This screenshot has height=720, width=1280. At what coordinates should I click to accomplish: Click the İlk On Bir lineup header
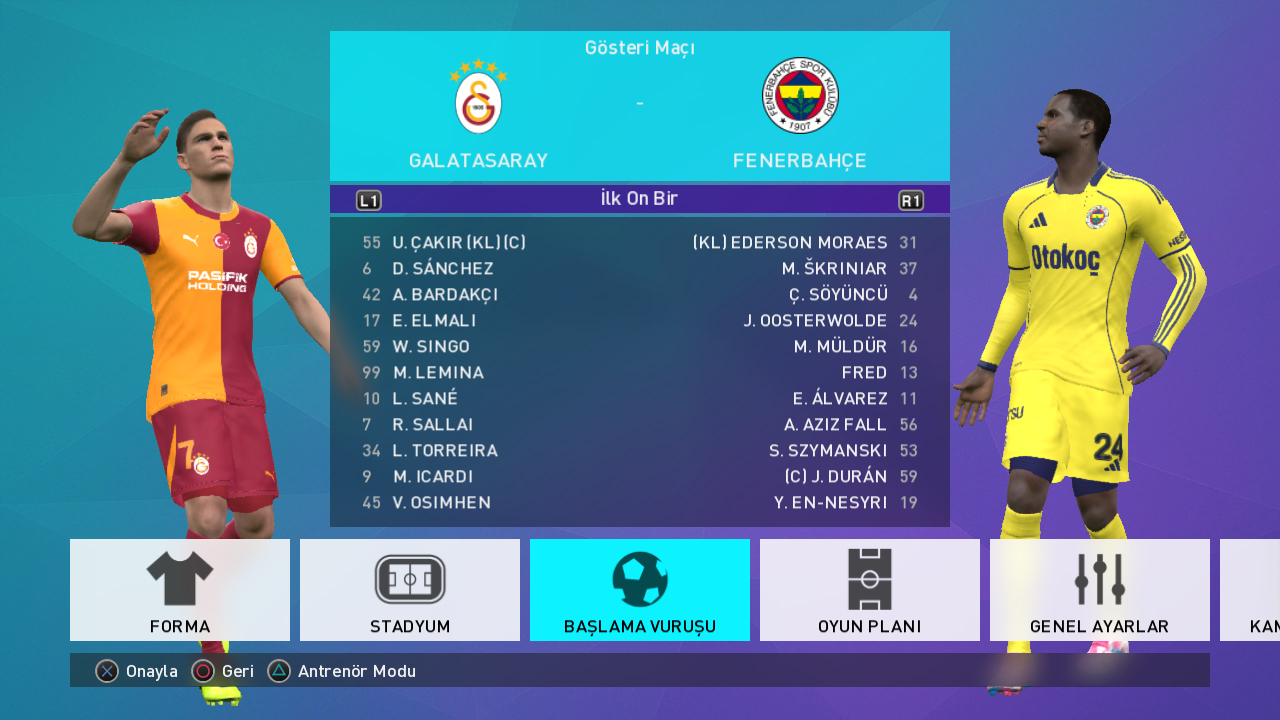pos(640,199)
